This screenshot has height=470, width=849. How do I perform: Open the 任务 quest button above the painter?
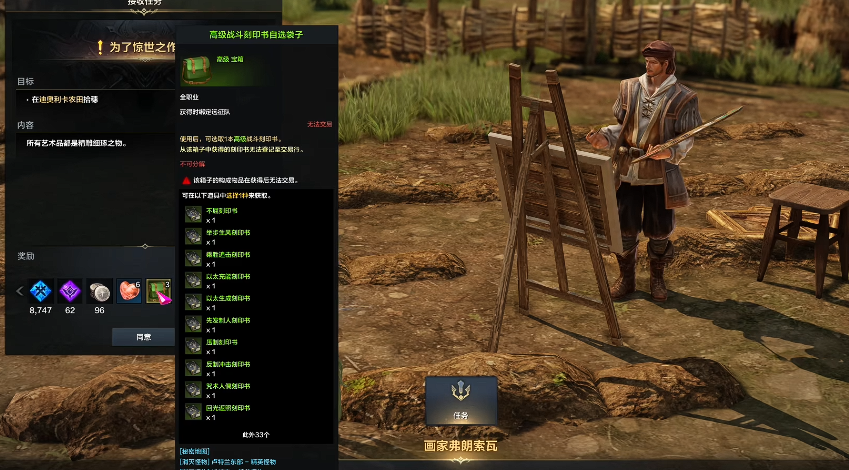point(461,401)
